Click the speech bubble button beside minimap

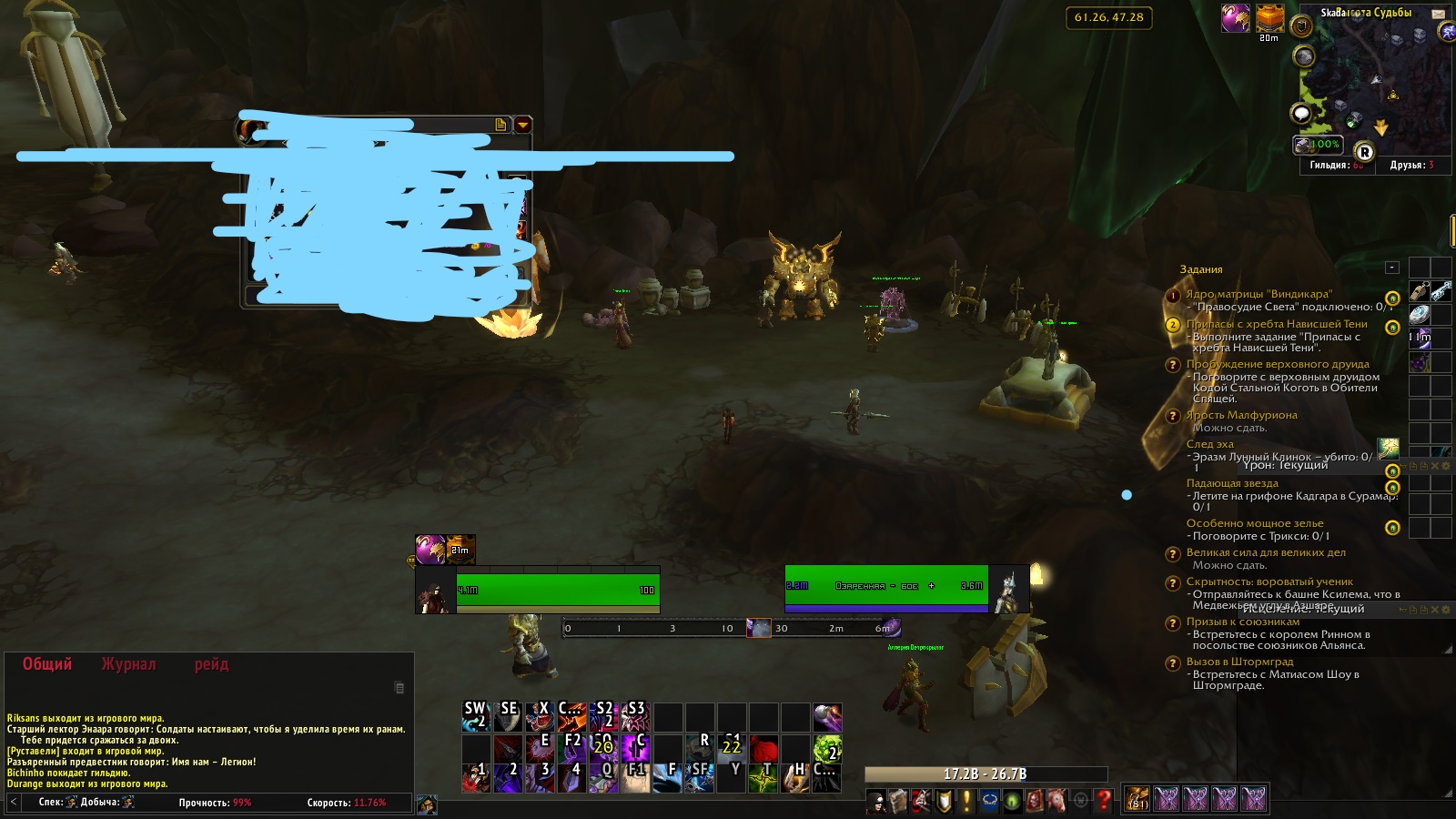tap(1301, 114)
